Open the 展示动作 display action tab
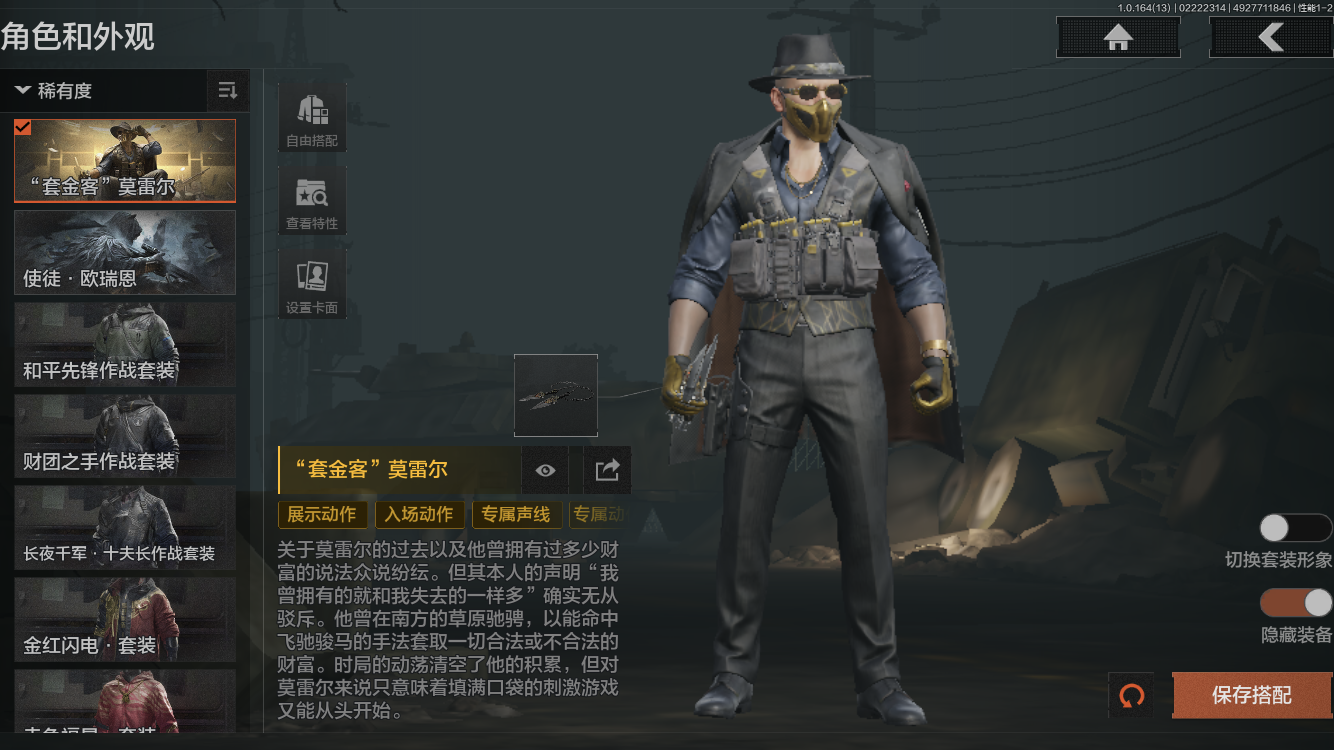Viewport: 1334px width, 750px height. (x=322, y=514)
